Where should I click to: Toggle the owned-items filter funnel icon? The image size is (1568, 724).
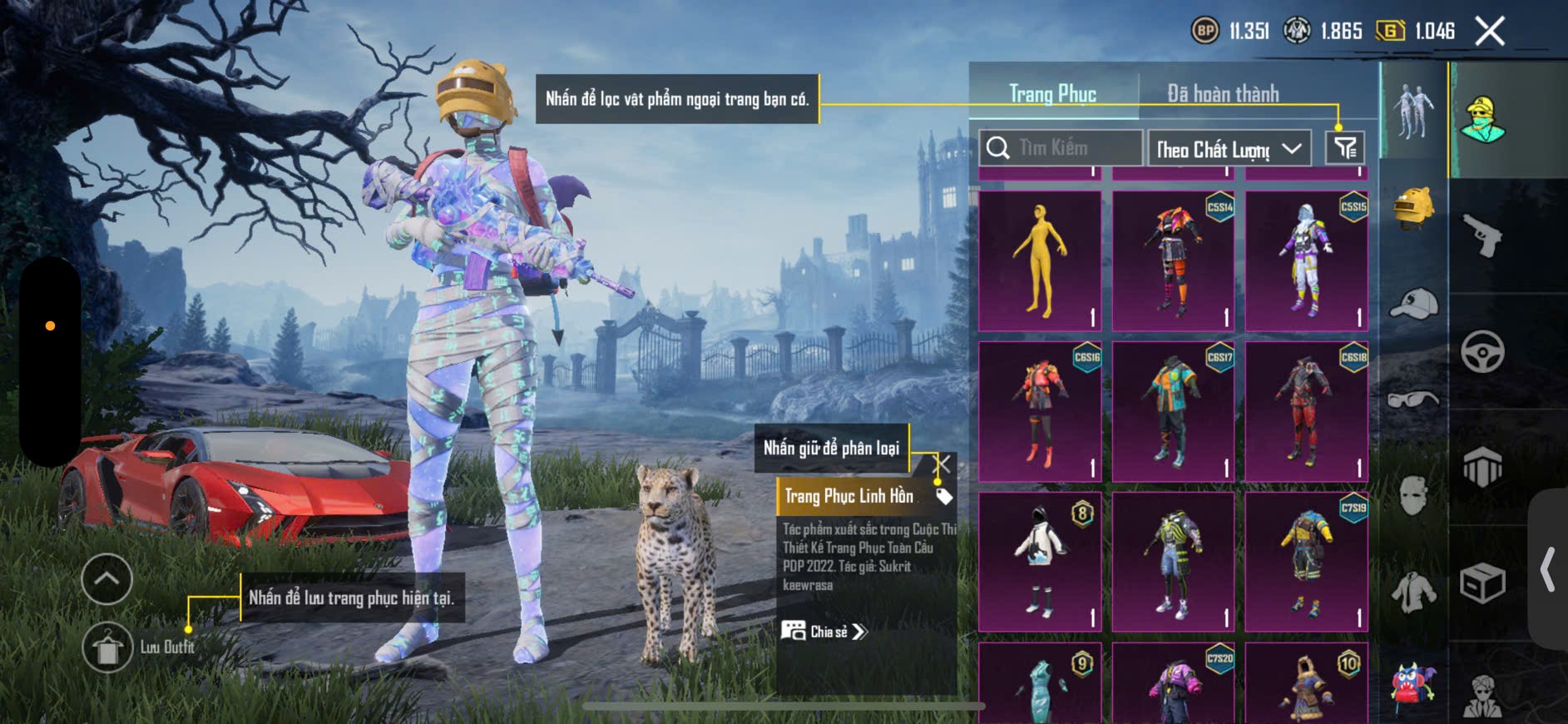click(x=1345, y=148)
